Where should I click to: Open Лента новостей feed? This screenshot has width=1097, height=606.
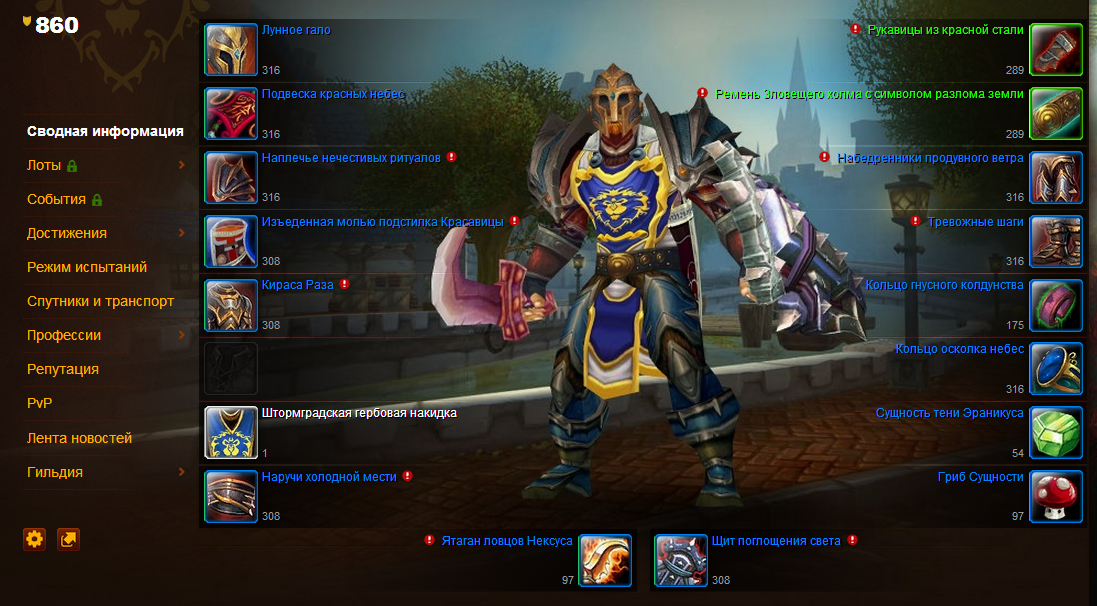(x=79, y=438)
